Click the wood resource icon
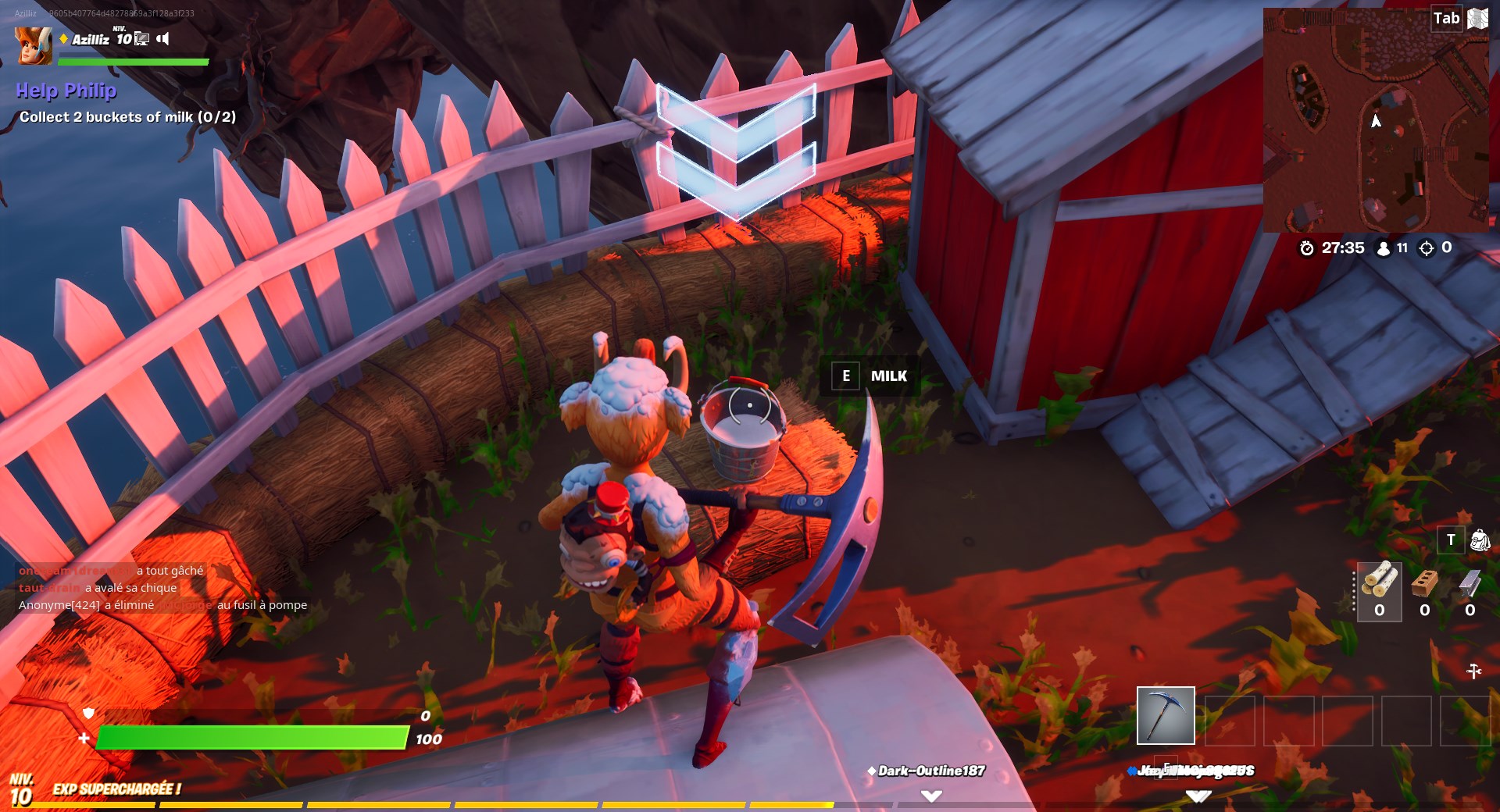The width and height of the screenshot is (1500, 812). tap(1380, 581)
